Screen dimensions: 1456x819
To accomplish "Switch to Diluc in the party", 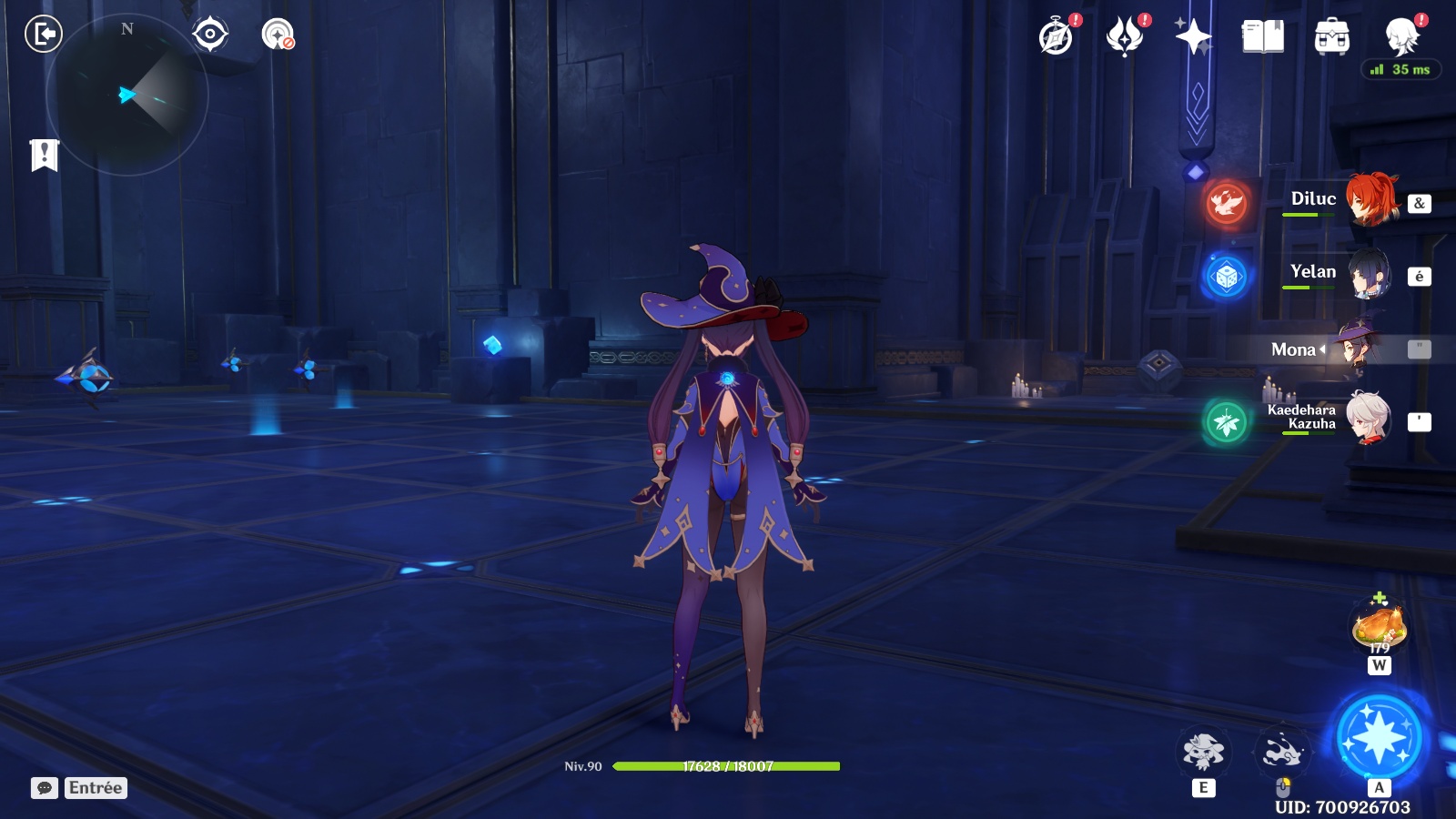I will pyautogui.click(x=1371, y=199).
